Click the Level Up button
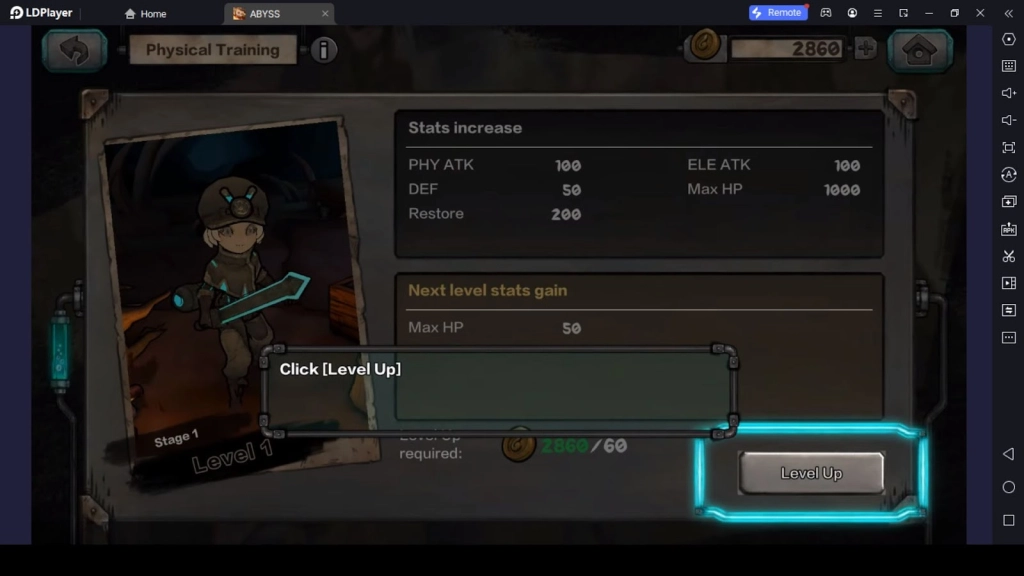The height and width of the screenshot is (576, 1024). (x=811, y=473)
